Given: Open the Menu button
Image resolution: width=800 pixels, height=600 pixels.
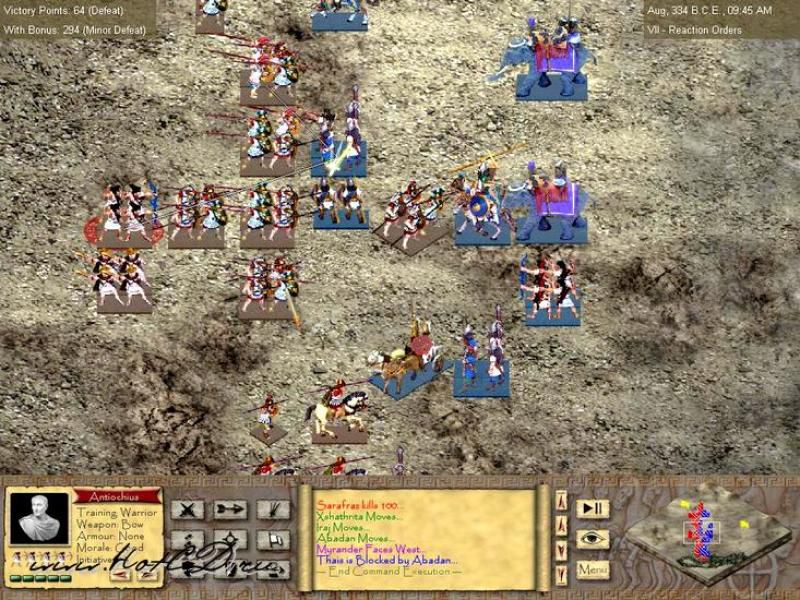Looking at the screenshot, I should click(x=593, y=569).
